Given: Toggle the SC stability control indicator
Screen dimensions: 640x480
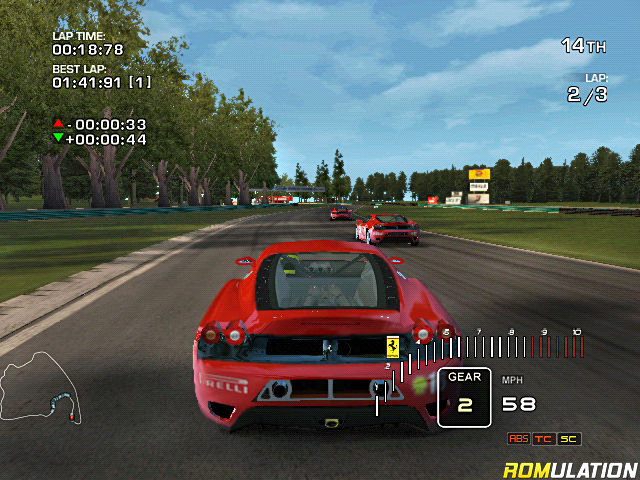Looking at the screenshot, I should (569, 439).
